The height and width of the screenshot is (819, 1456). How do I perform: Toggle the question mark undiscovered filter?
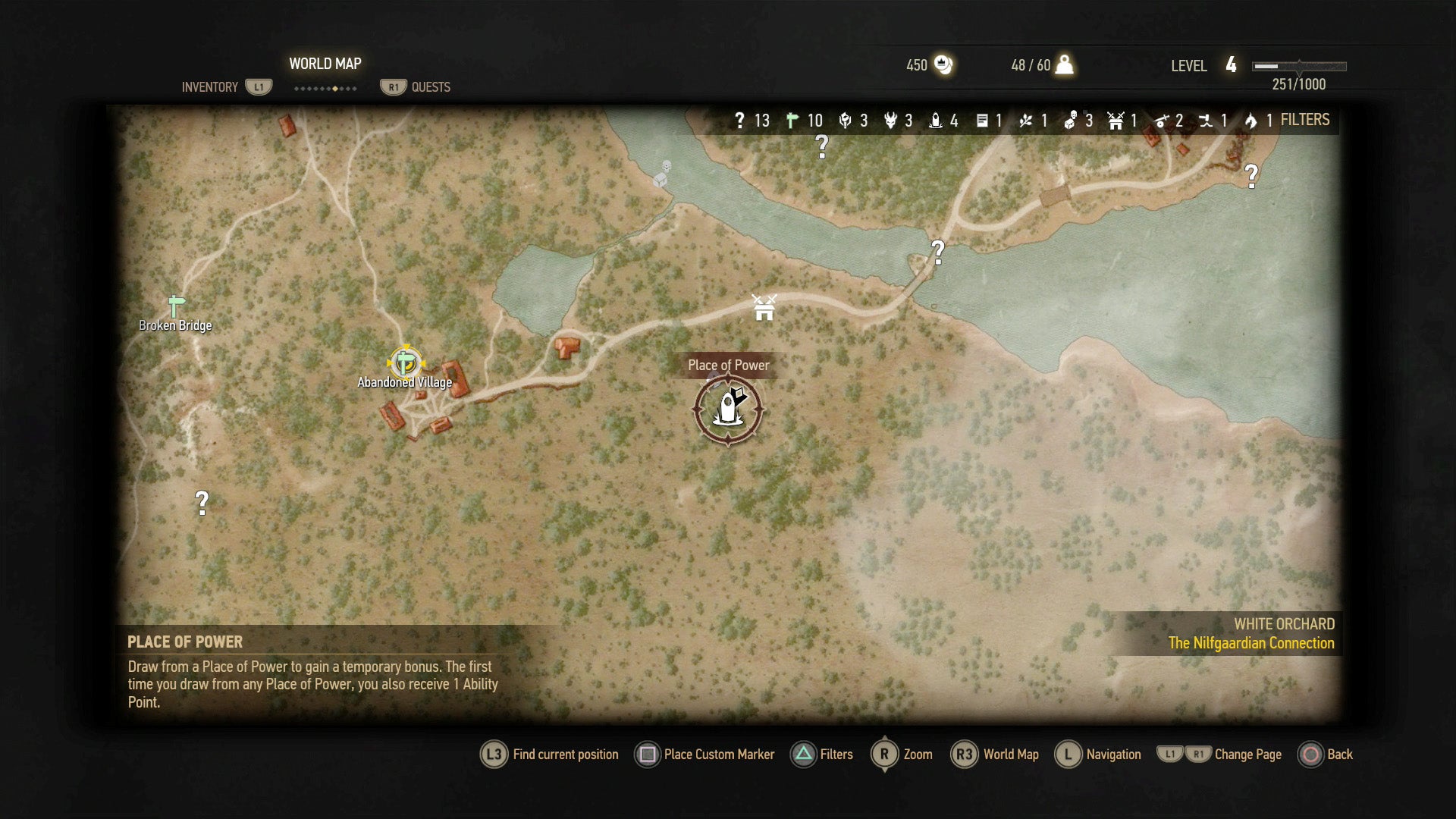click(740, 121)
